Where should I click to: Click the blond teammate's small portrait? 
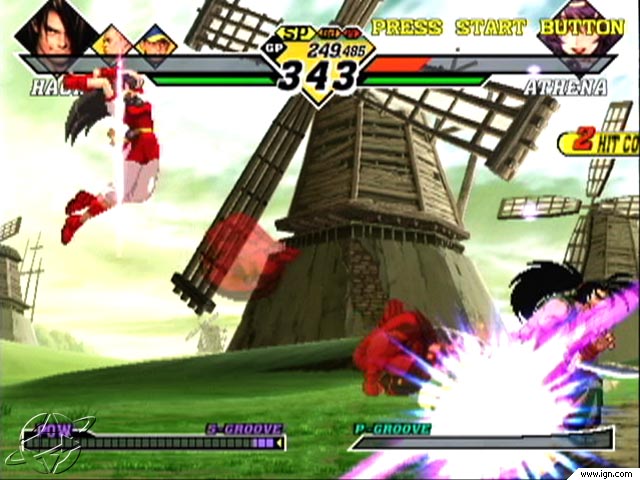(x=113, y=41)
